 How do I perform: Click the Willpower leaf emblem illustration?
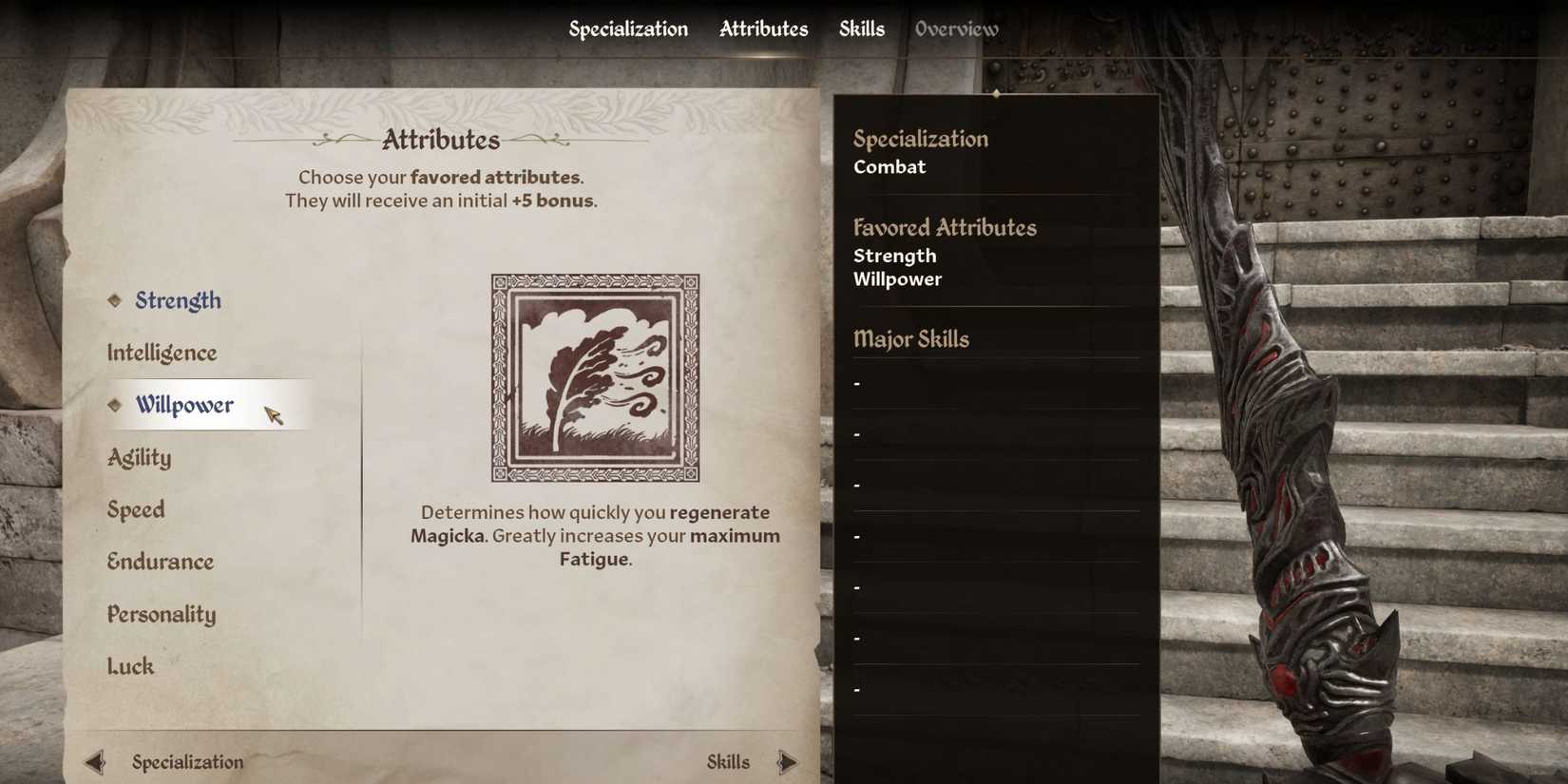[593, 376]
